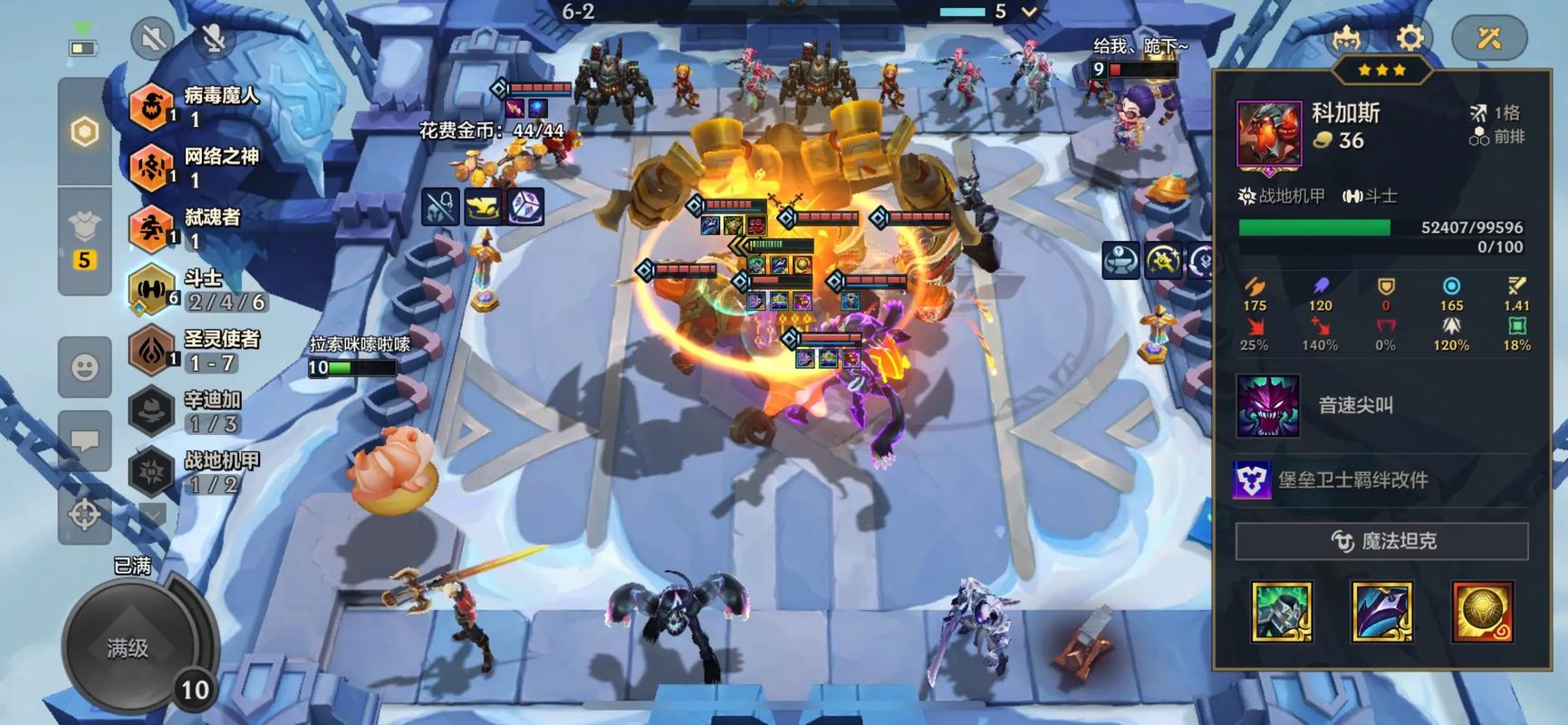
Task: Inspect the 堡垒卫士羁绊改件 augment icon
Action: pyautogui.click(x=1251, y=480)
